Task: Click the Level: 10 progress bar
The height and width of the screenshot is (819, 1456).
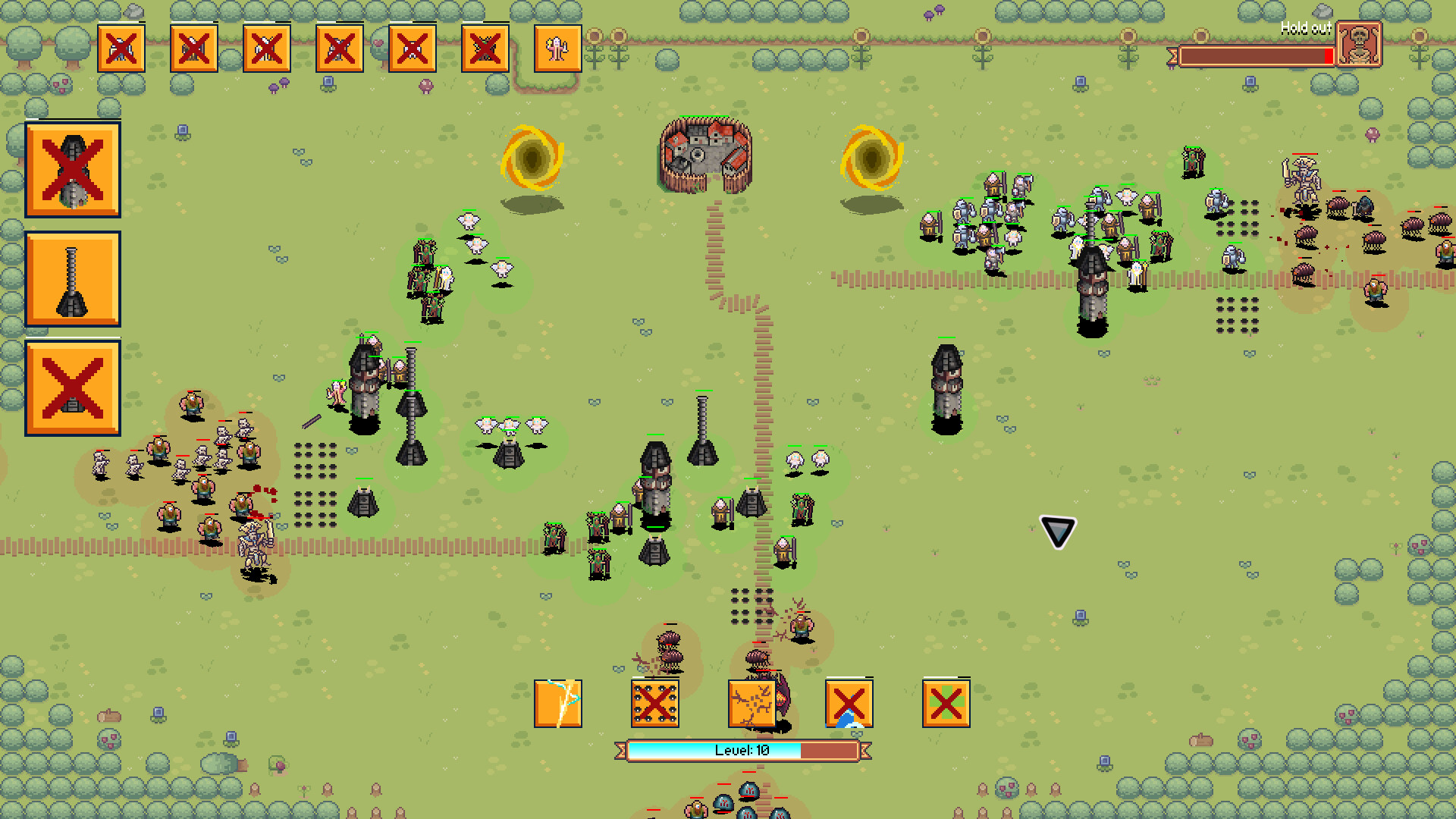Action: coord(745,752)
